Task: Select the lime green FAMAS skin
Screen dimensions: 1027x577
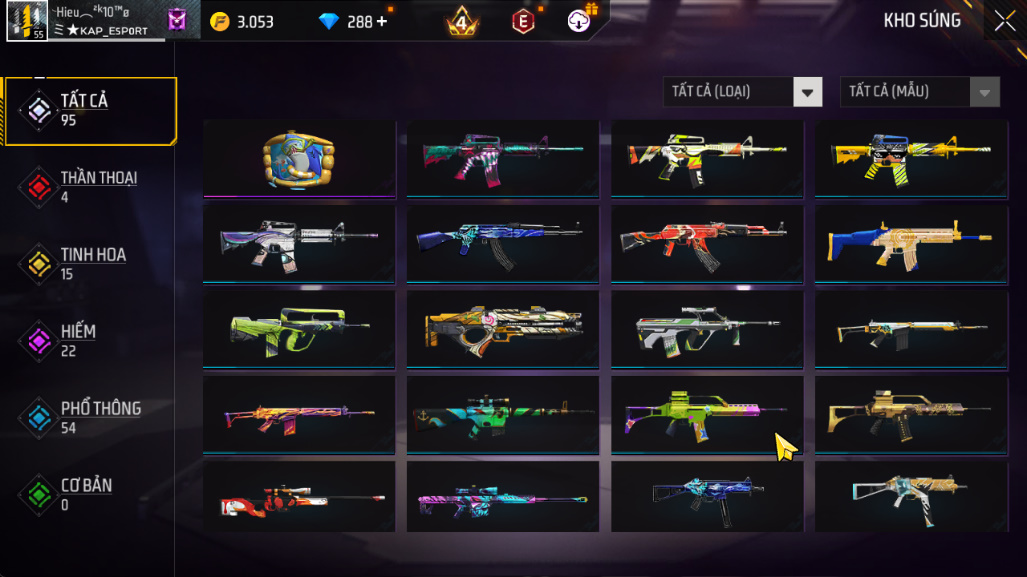Action: click(x=299, y=328)
